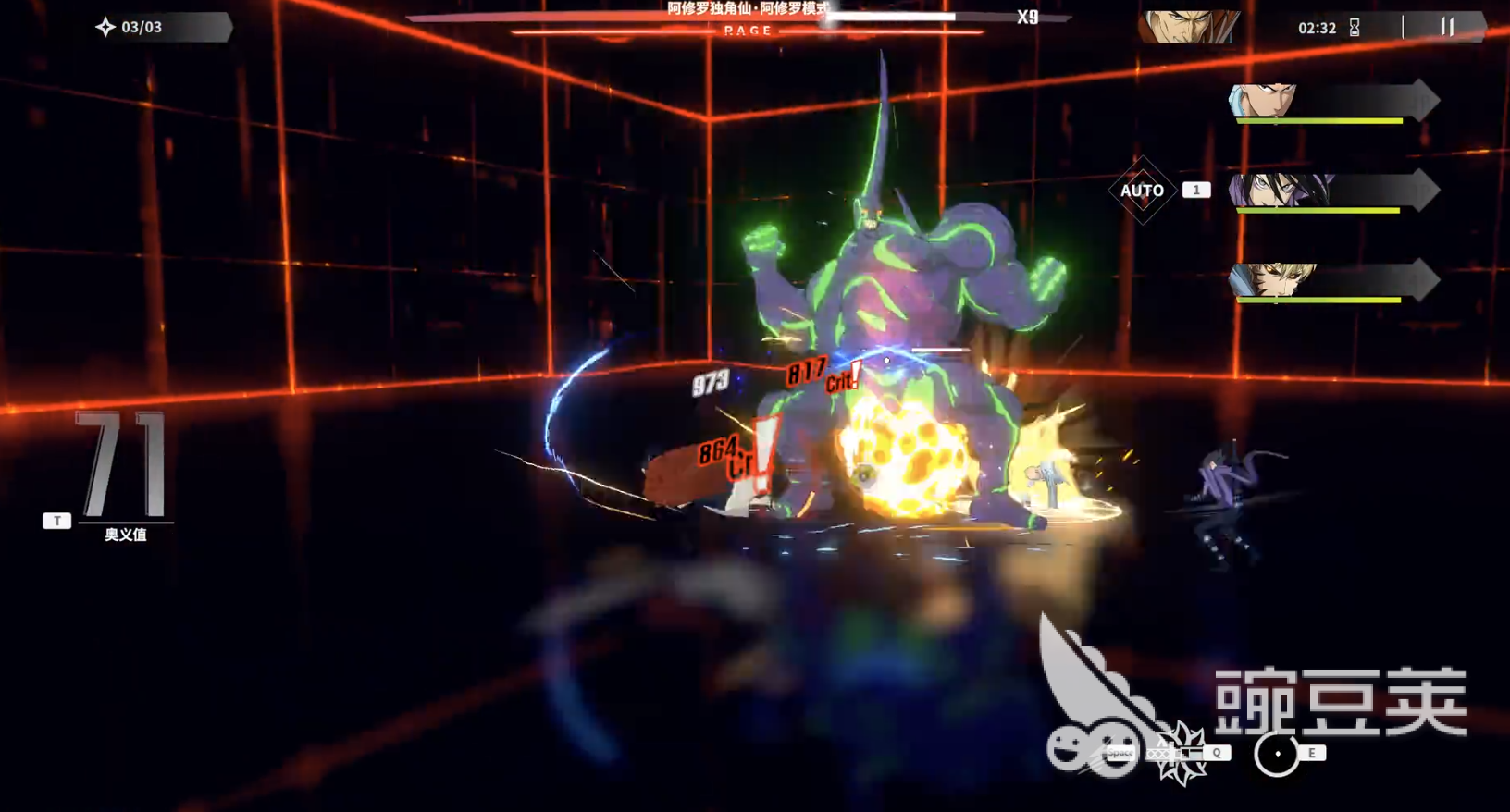Use the sword slash skill icon
This screenshot has width=1510, height=812.
click(1182, 753)
